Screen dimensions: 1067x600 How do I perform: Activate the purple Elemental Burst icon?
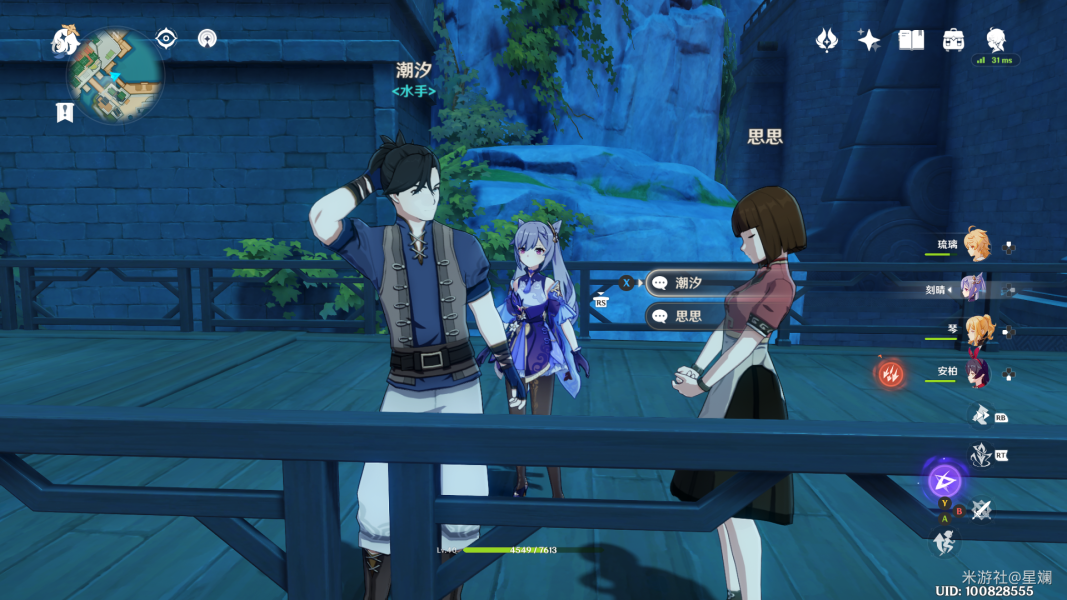tap(944, 481)
